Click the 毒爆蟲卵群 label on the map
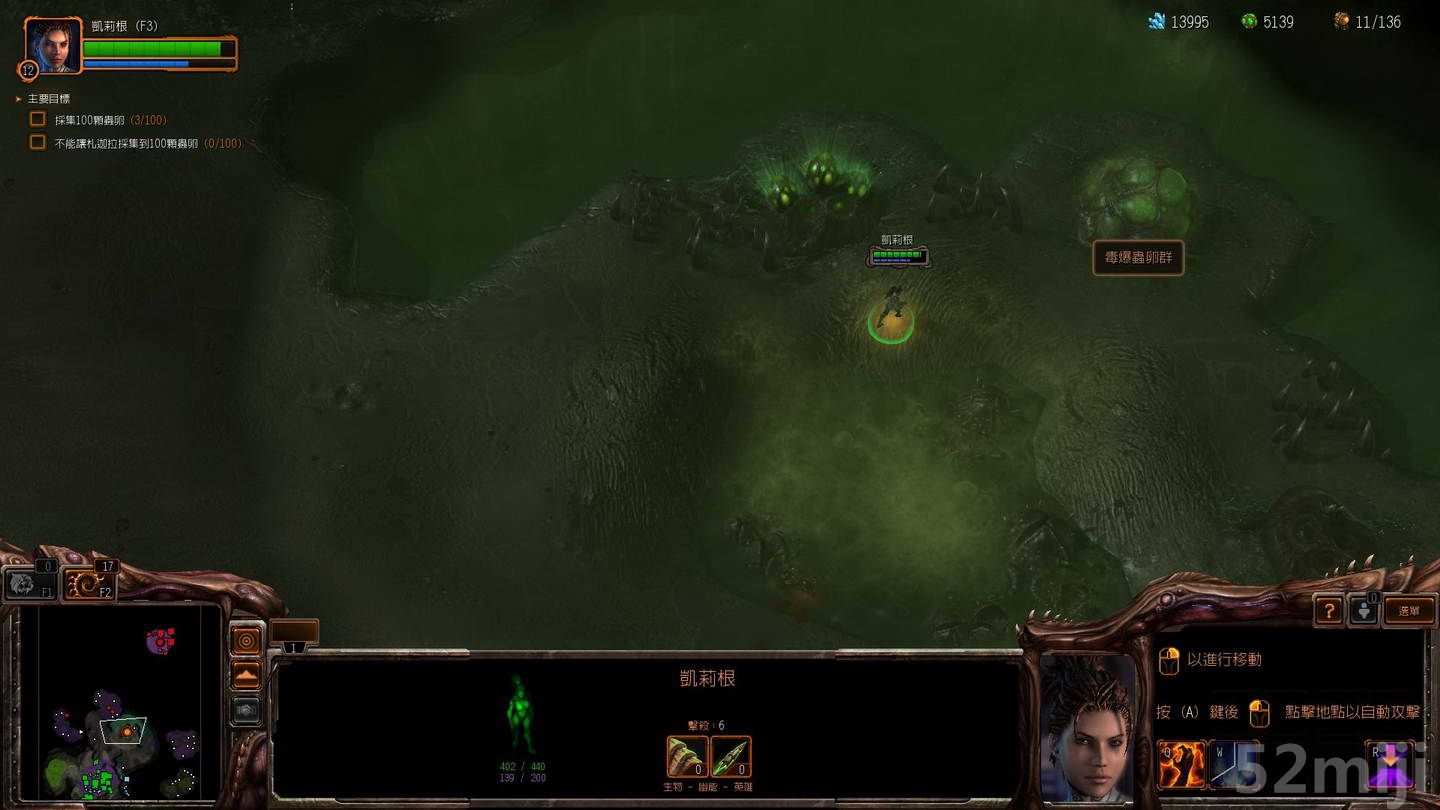1440x810 pixels. click(1138, 258)
